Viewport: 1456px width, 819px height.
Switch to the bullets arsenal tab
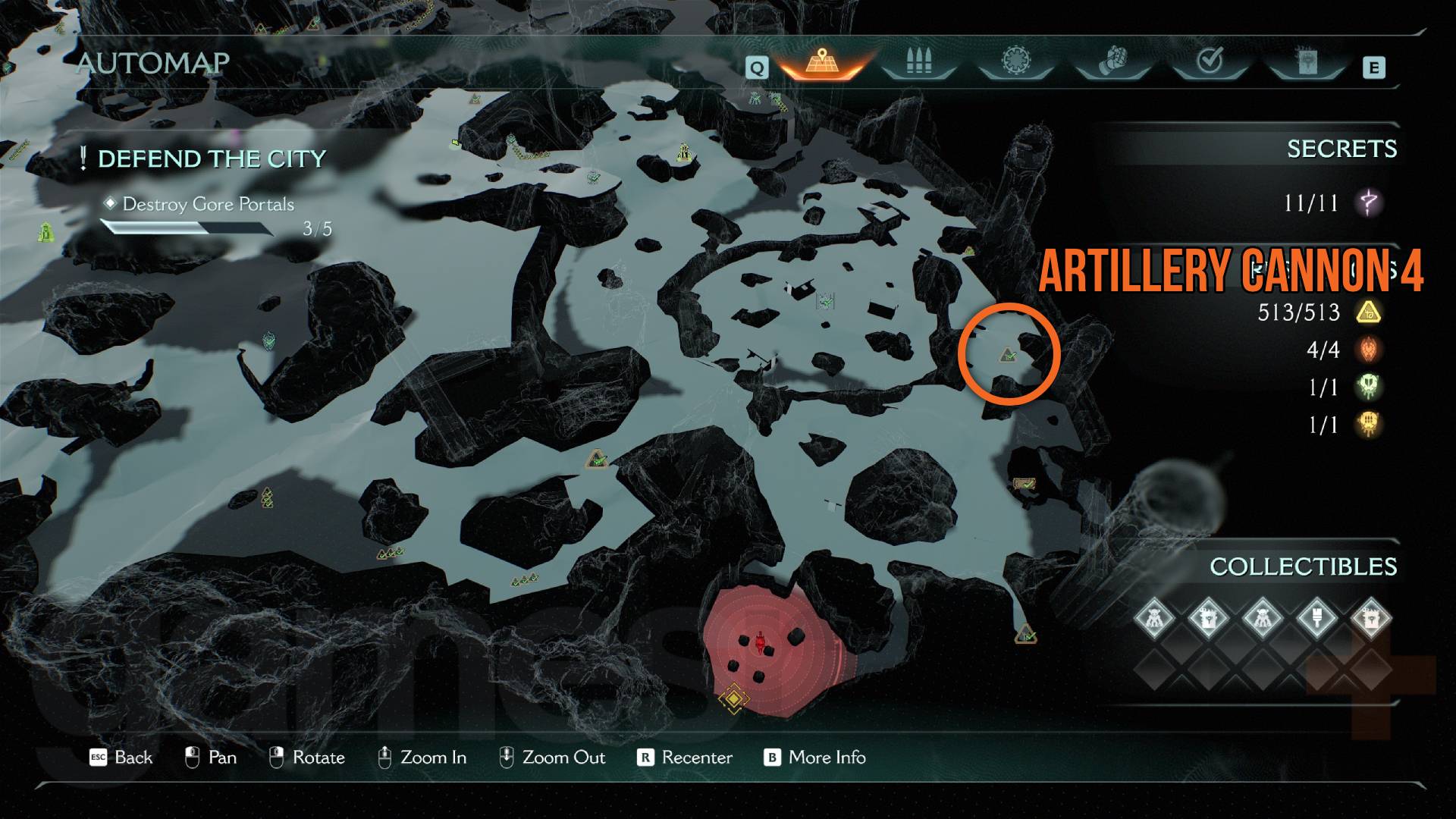(x=918, y=62)
